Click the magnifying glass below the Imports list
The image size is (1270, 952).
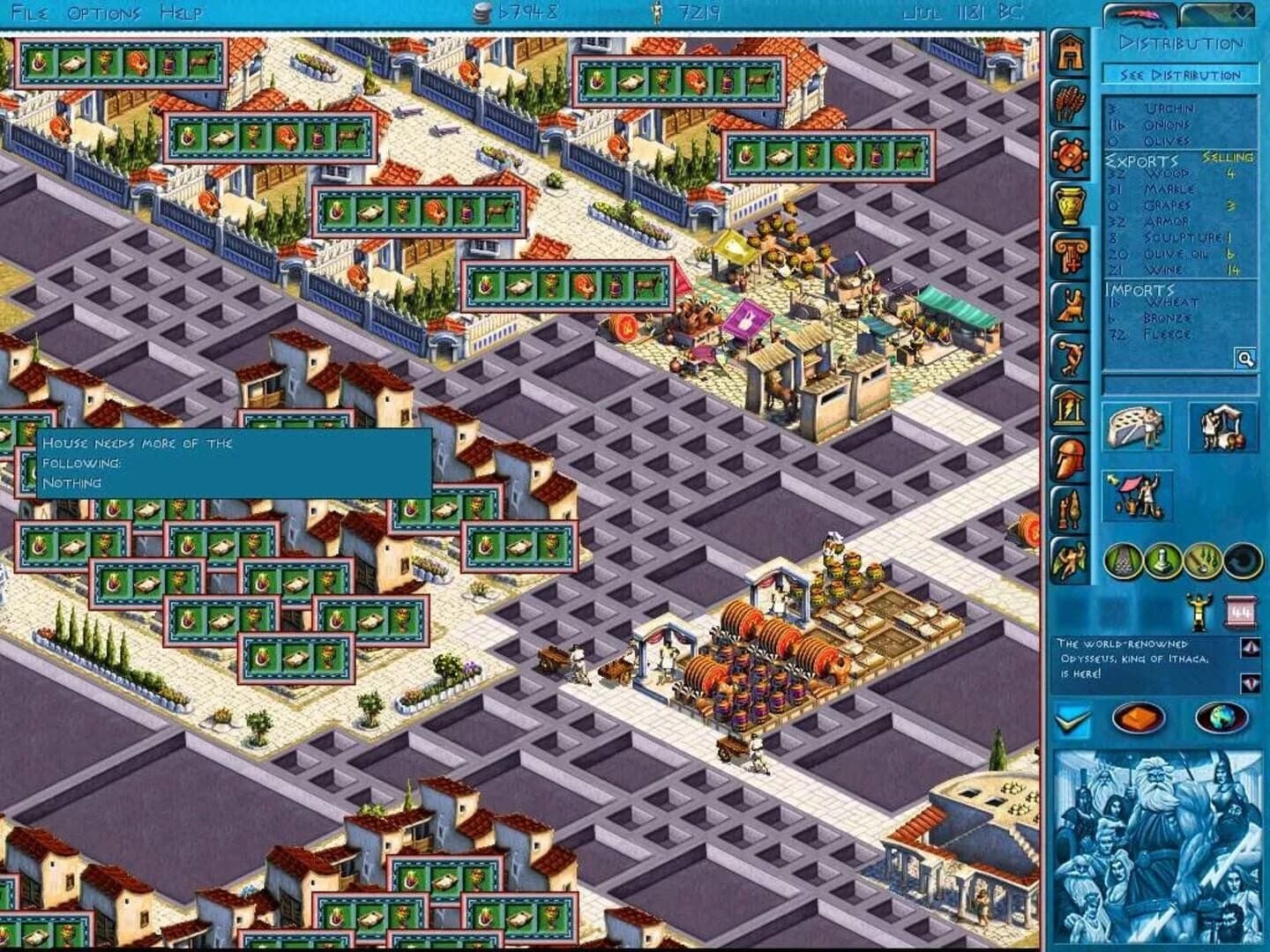tap(1244, 359)
